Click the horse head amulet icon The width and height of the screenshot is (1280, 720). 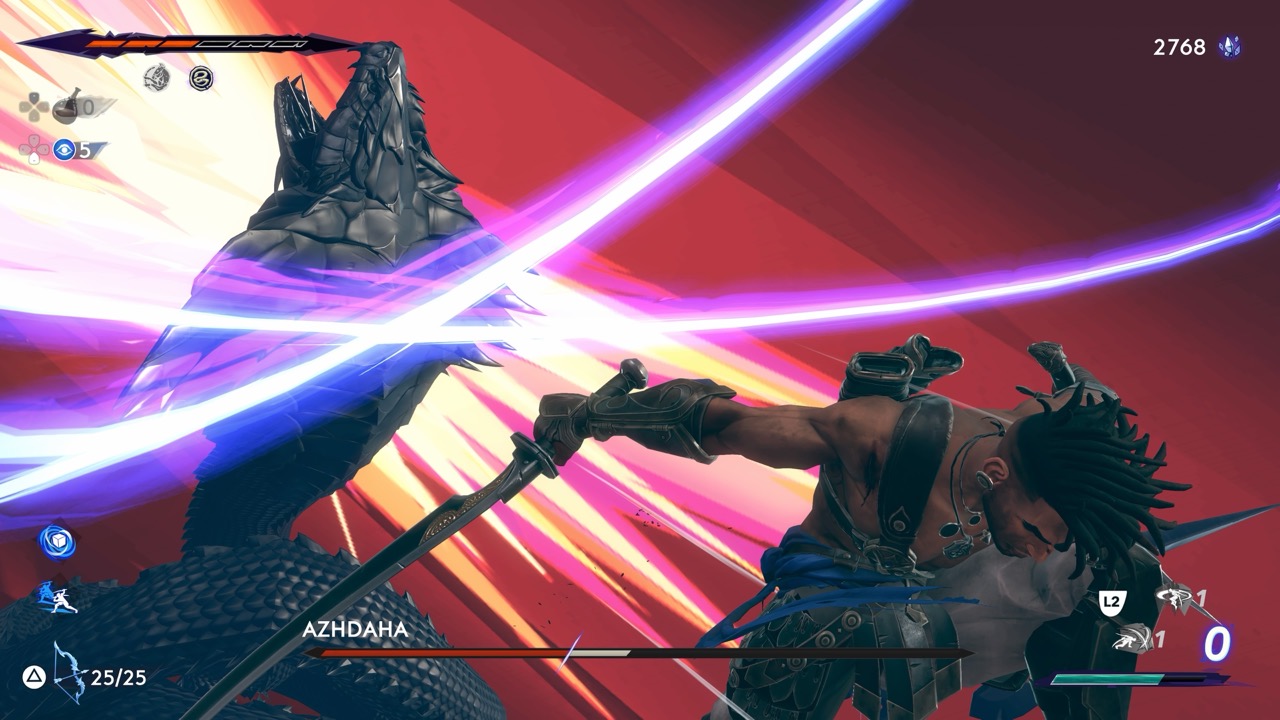coord(156,77)
